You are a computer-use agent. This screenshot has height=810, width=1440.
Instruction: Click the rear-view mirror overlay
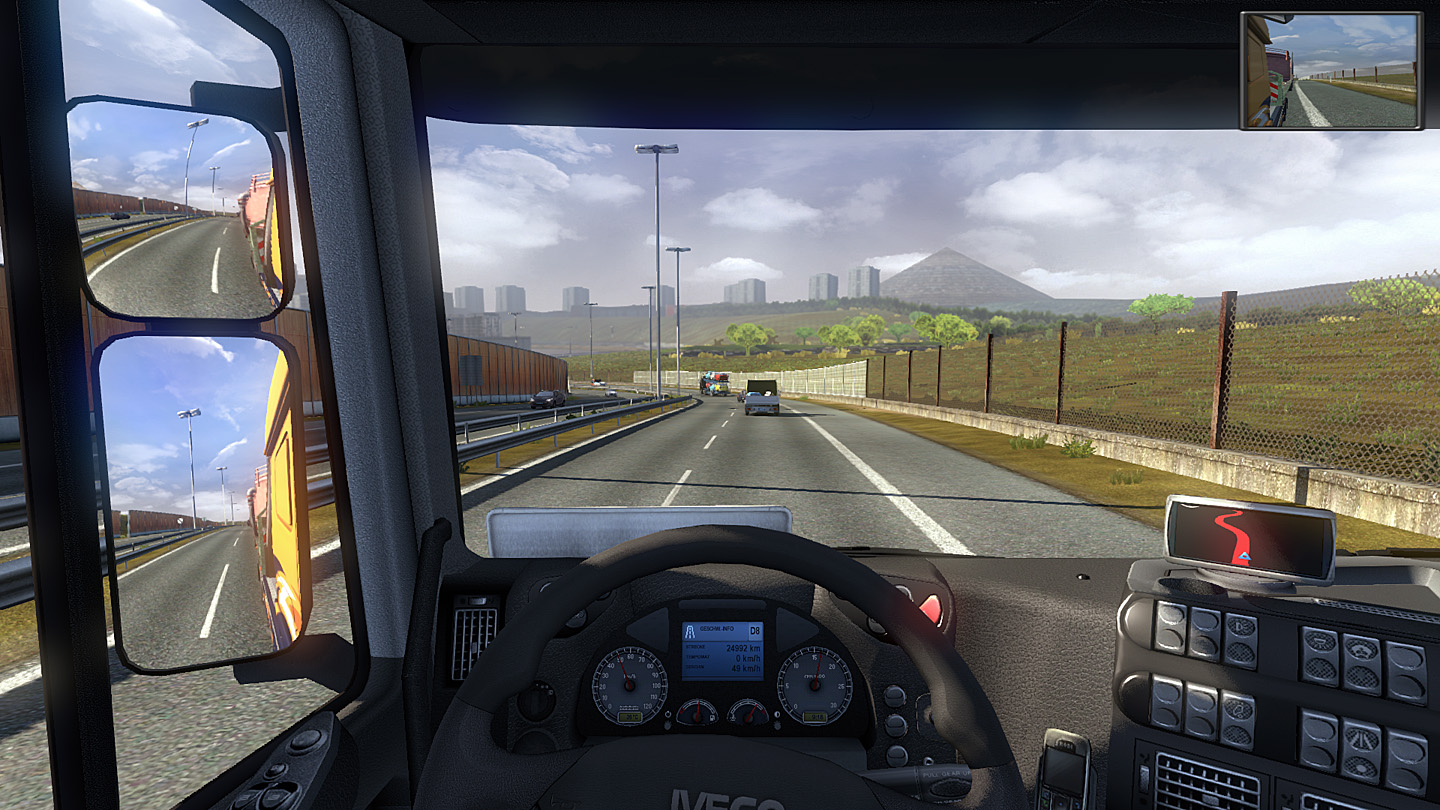tap(1330, 71)
